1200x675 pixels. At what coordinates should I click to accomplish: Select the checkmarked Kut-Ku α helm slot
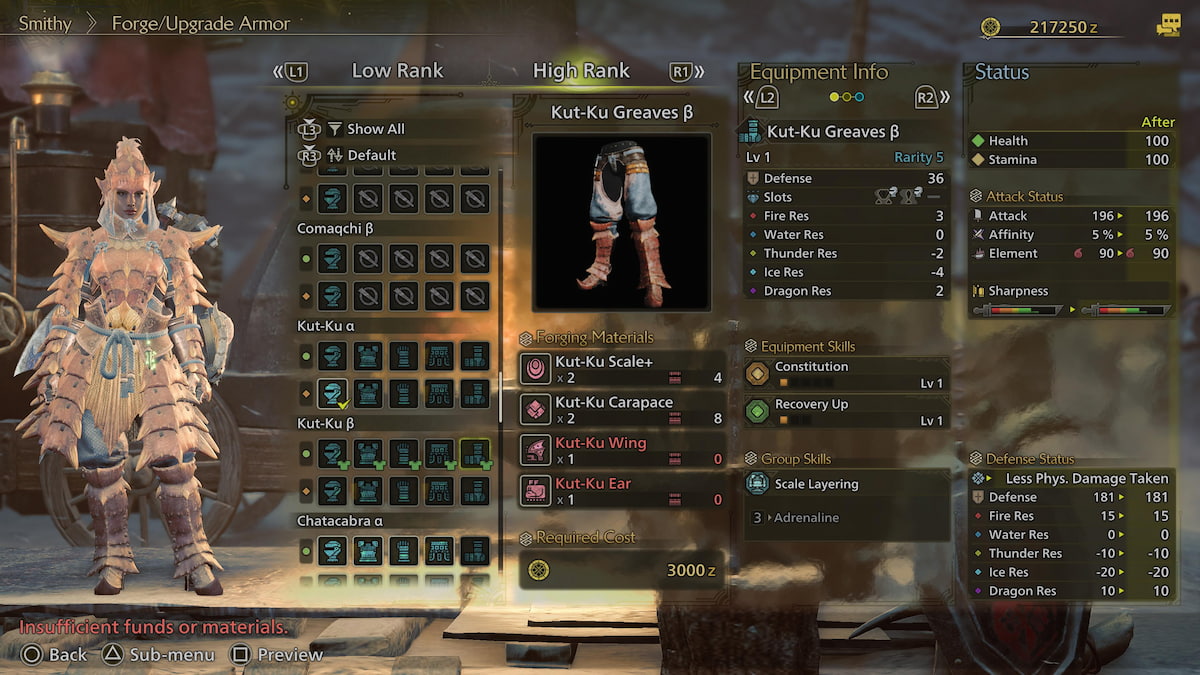332,393
